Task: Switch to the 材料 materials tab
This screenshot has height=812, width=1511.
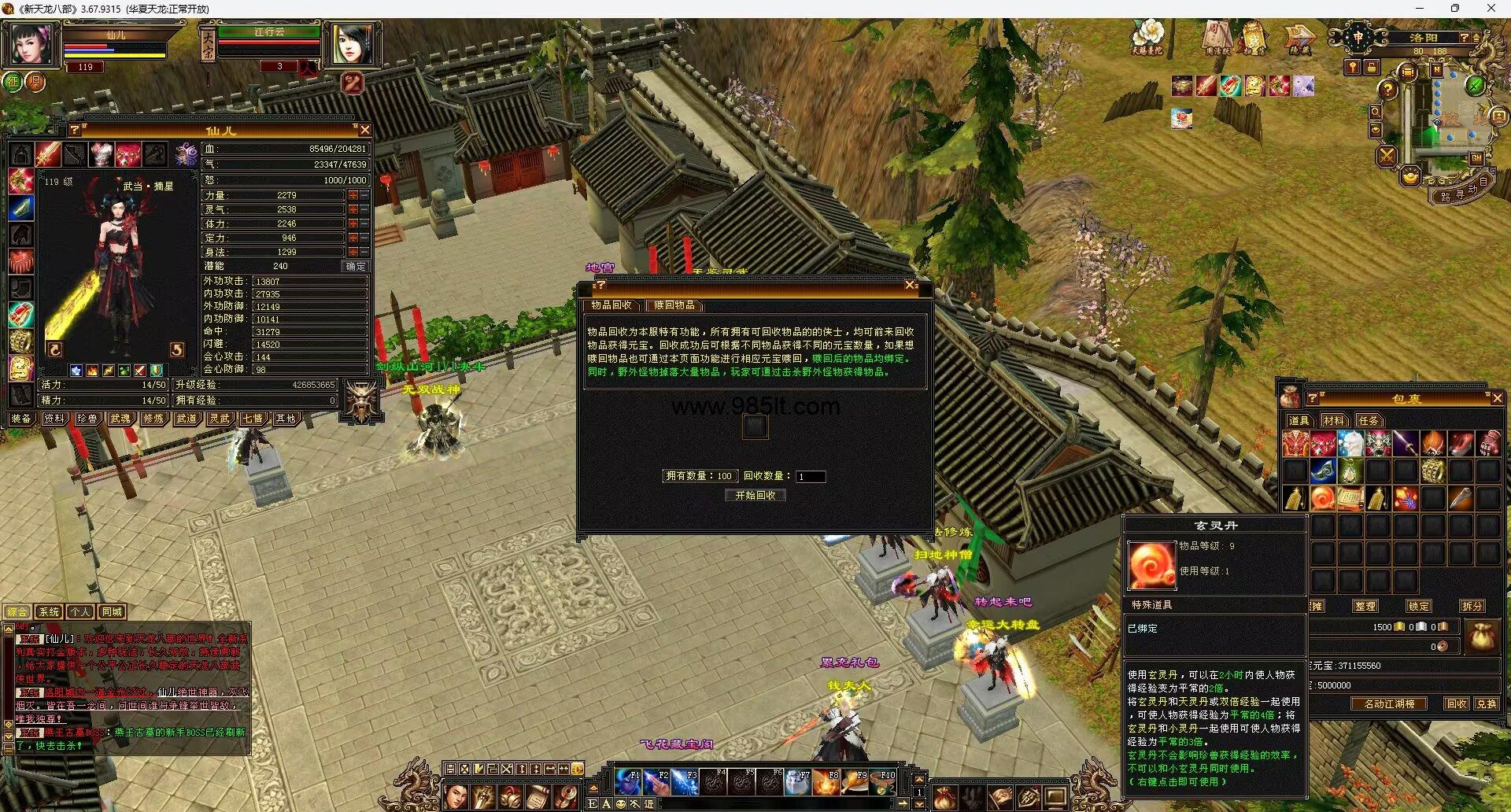Action: pos(1333,421)
